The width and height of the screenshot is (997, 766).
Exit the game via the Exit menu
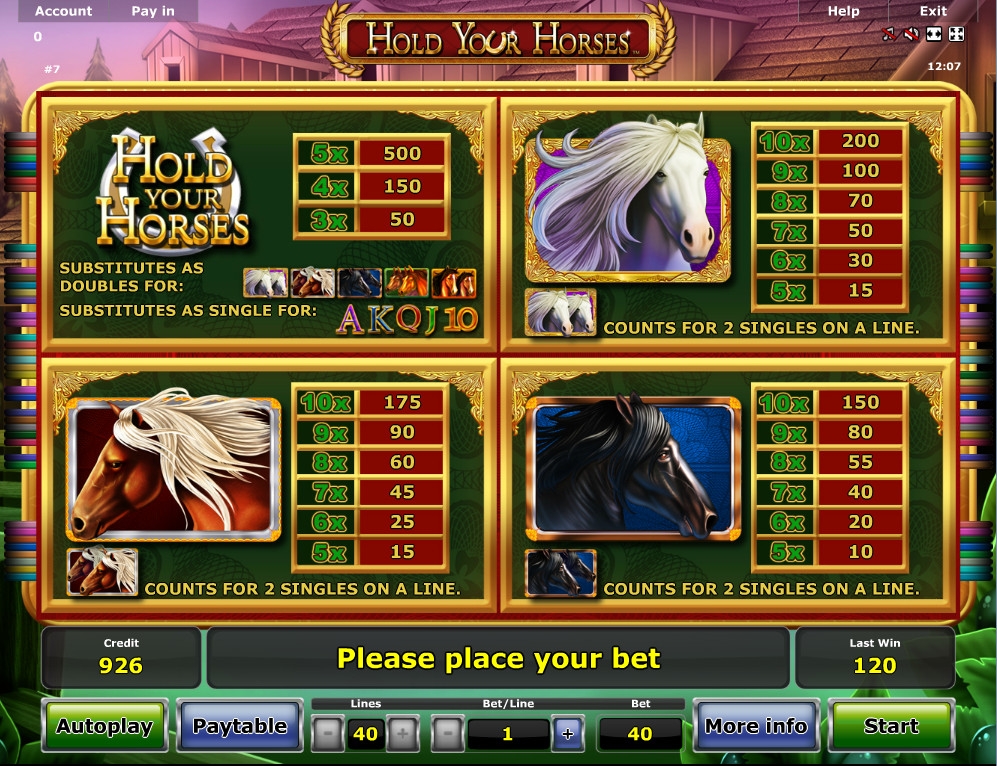tap(933, 11)
